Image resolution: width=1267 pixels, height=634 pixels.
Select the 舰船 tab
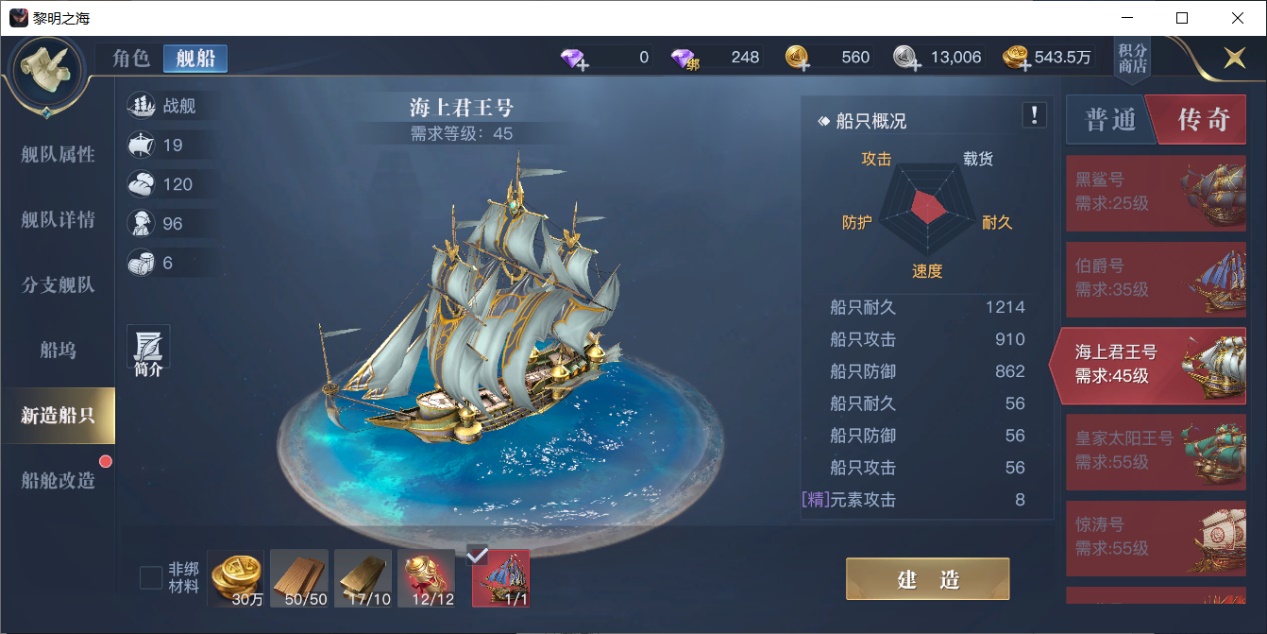tap(195, 58)
